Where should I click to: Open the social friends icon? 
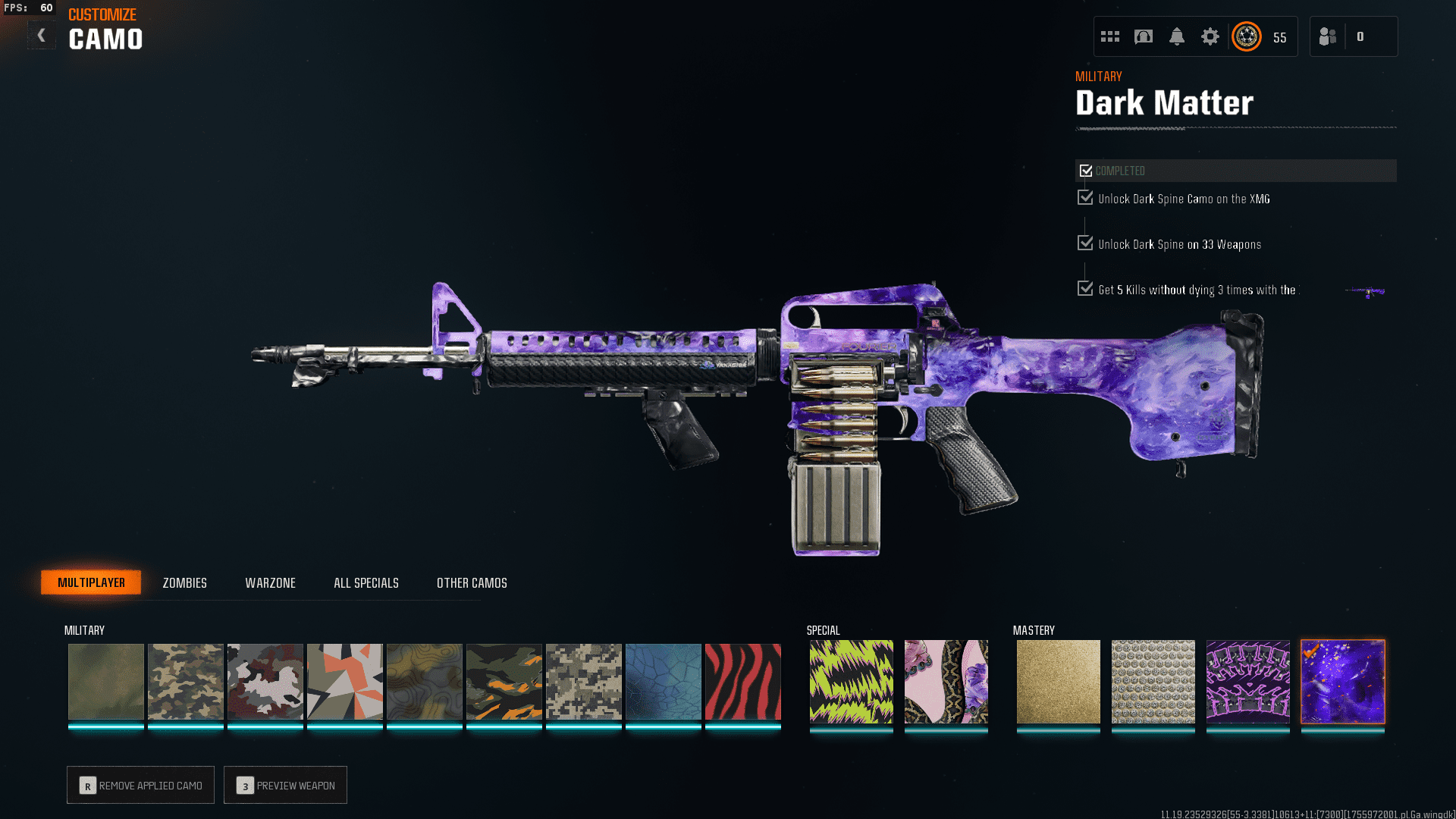[1328, 36]
